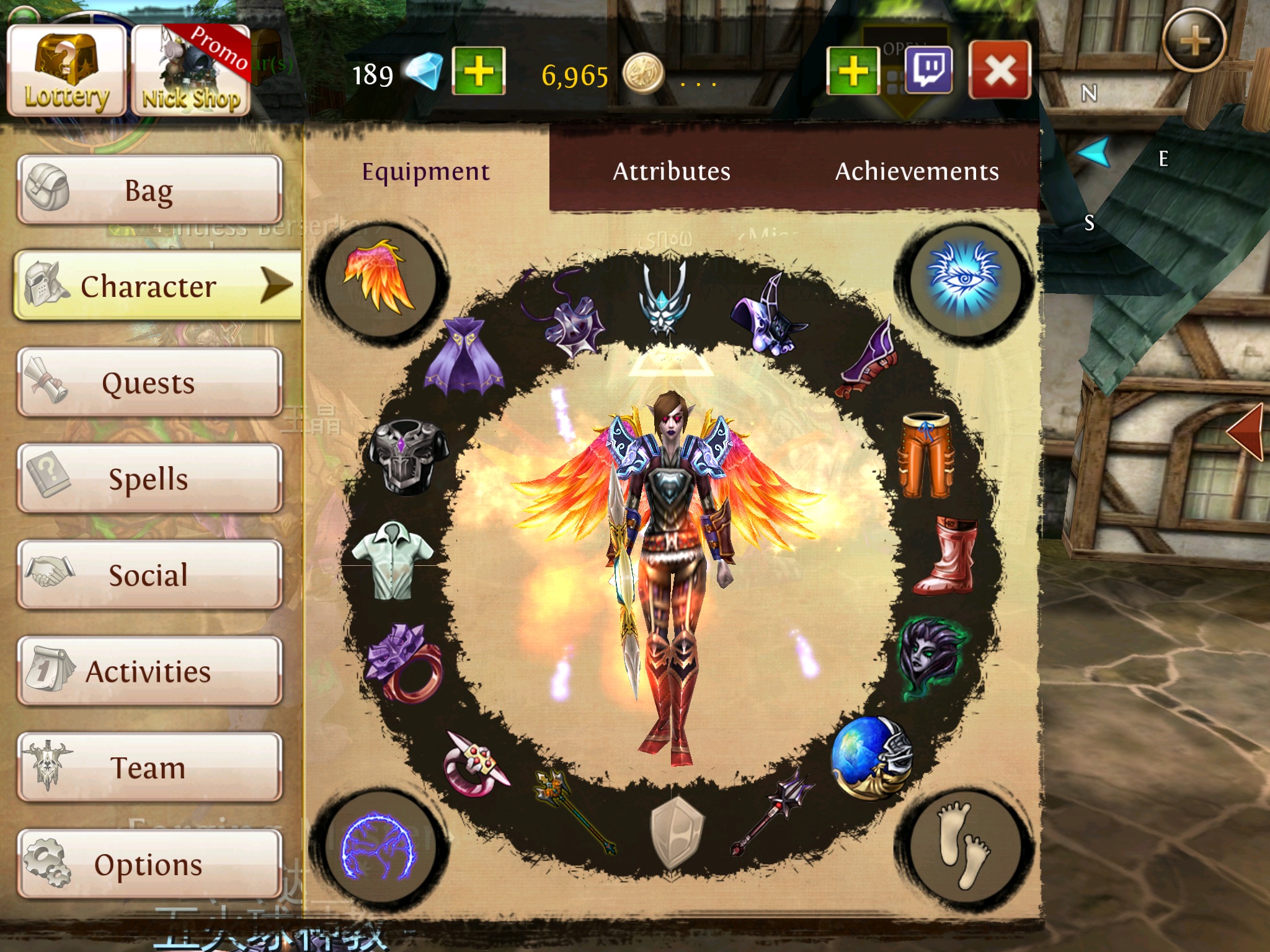Select the fiery wings slot

click(378, 279)
